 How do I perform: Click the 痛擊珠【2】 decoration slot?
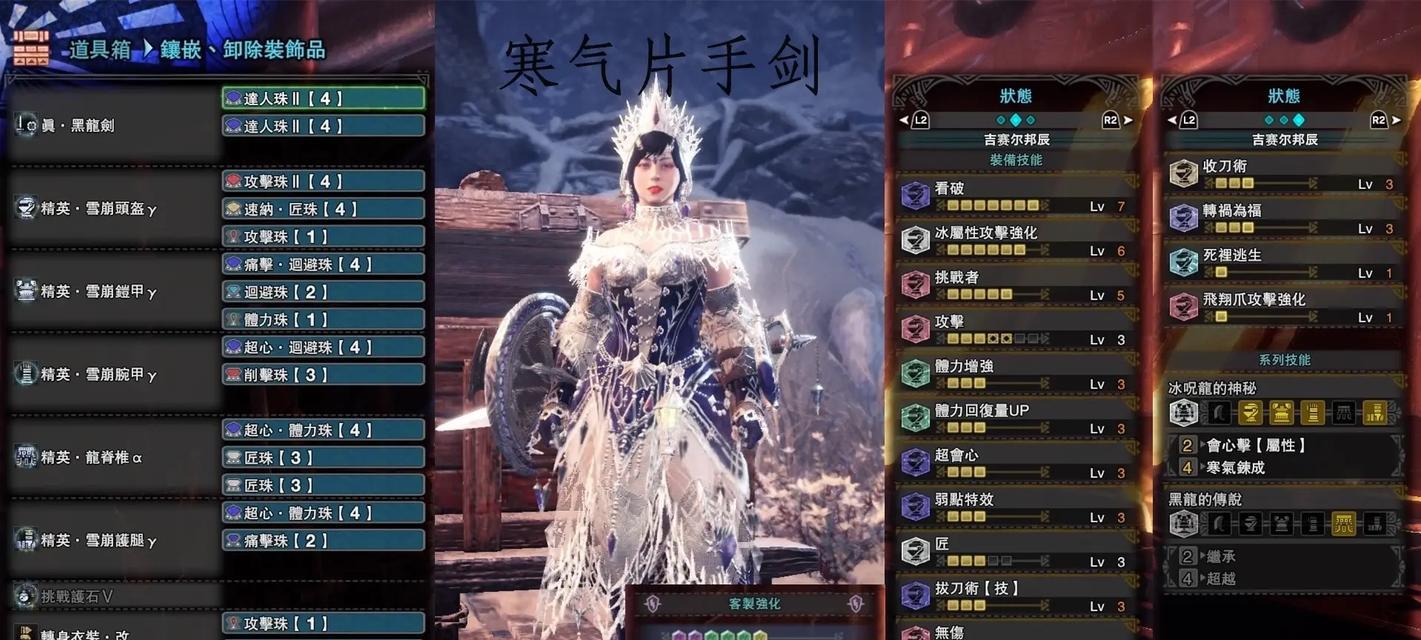323,540
